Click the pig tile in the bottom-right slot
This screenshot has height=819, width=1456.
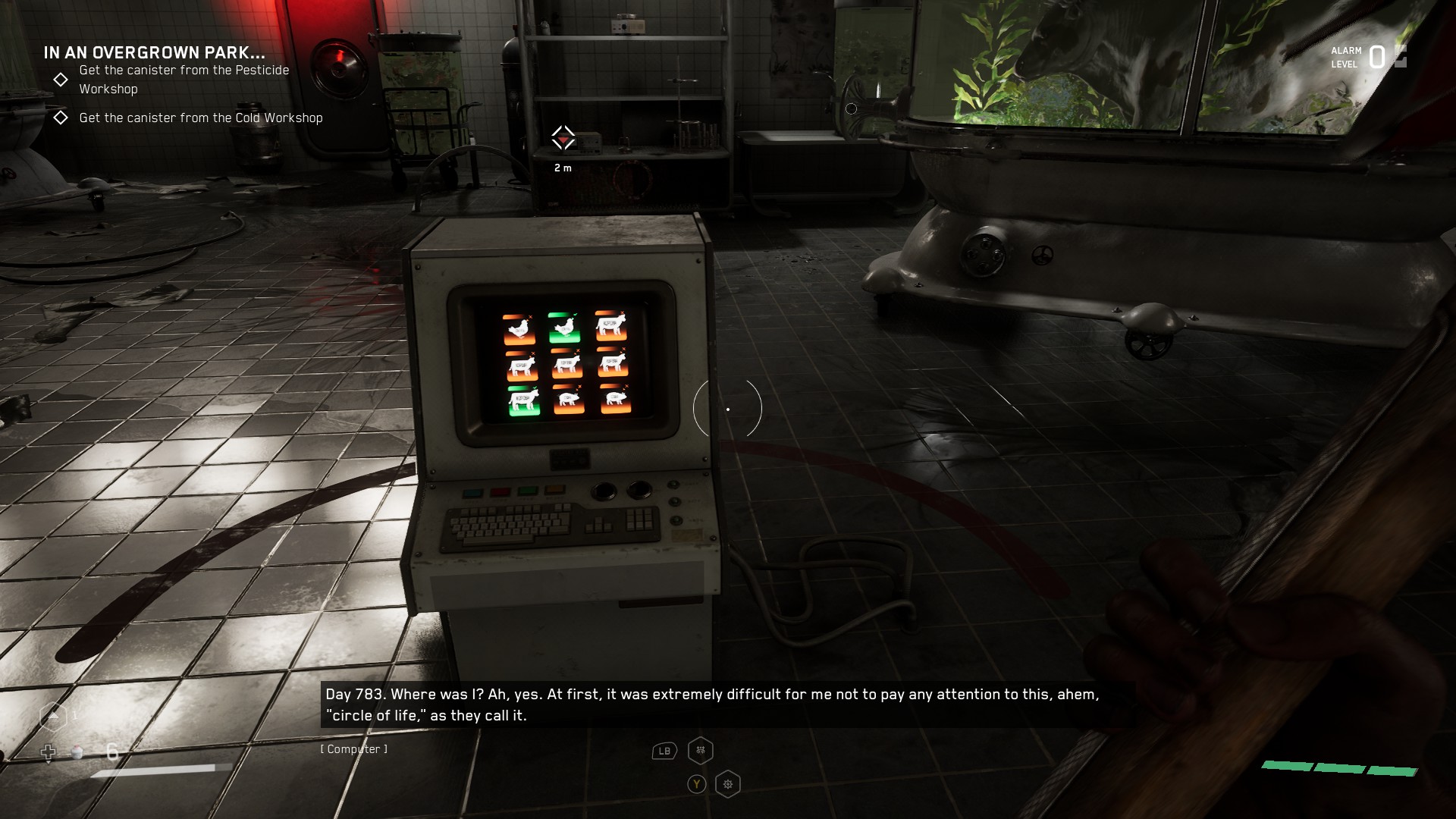pos(616,399)
